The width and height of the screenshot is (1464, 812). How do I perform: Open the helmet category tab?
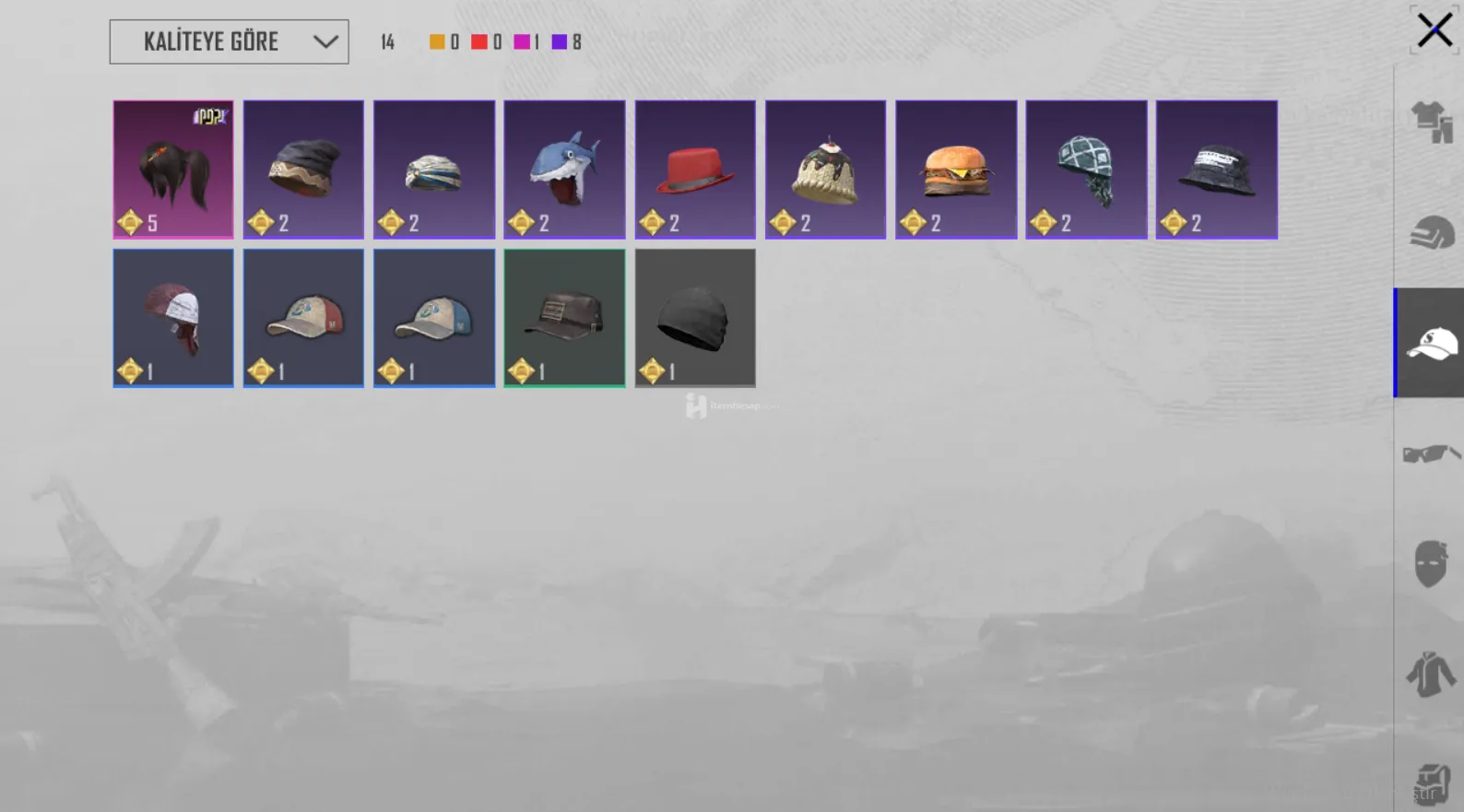pos(1432,232)
